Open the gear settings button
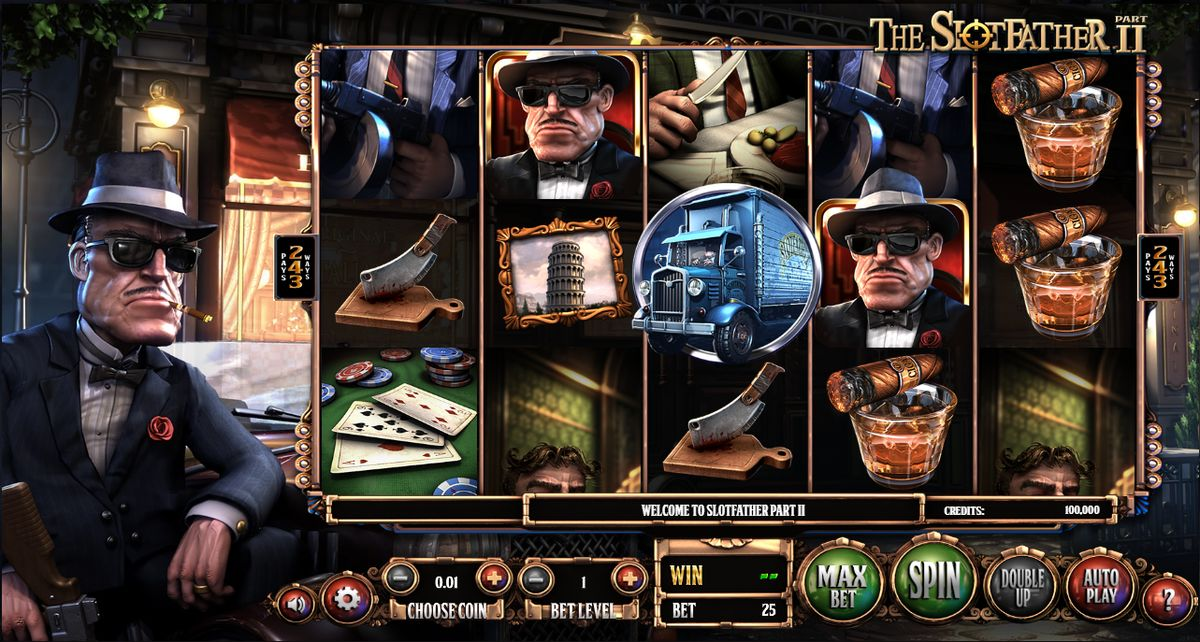The image size is (1200, 642). (347, 599)
